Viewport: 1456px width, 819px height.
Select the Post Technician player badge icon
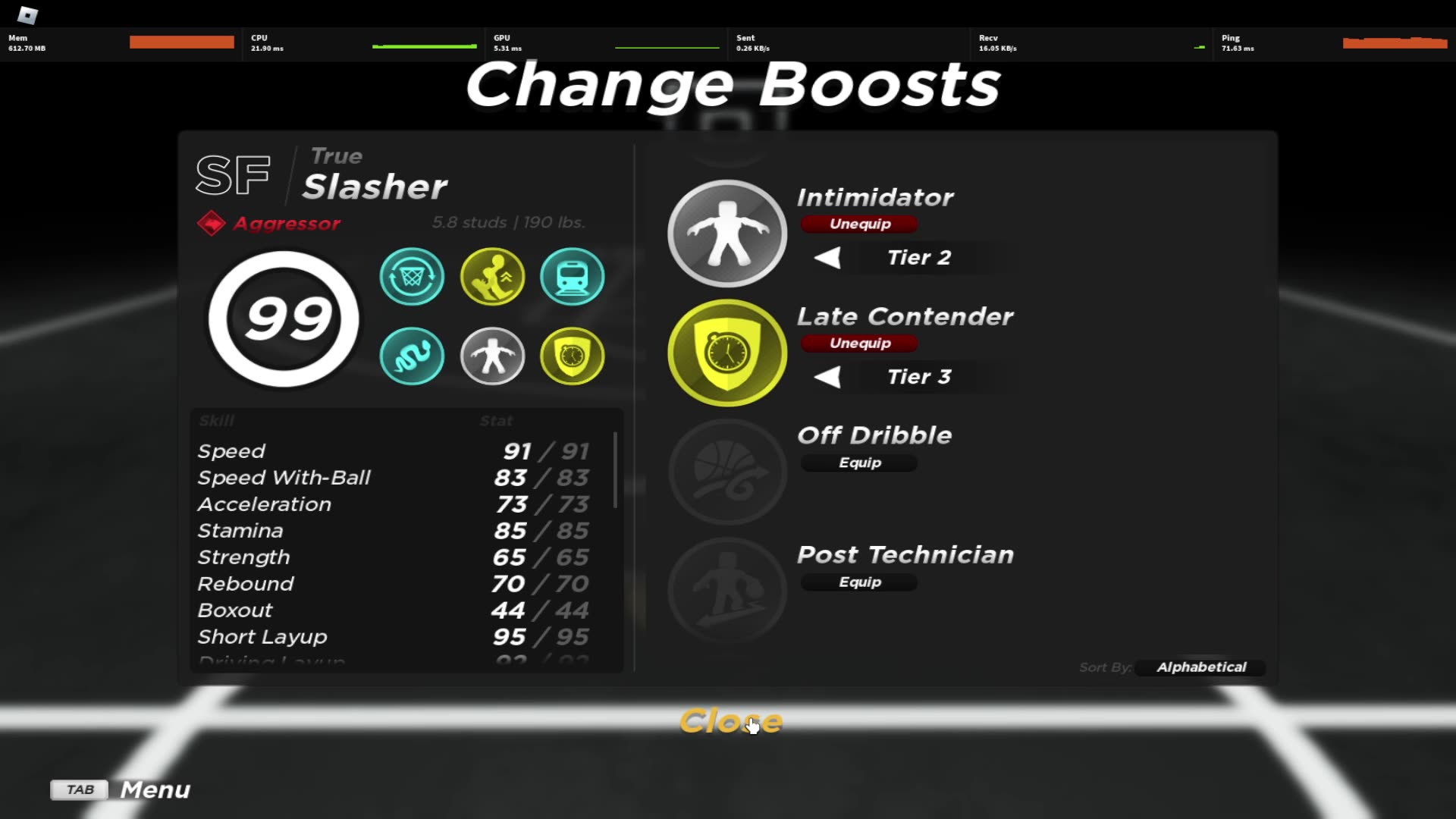726,591
